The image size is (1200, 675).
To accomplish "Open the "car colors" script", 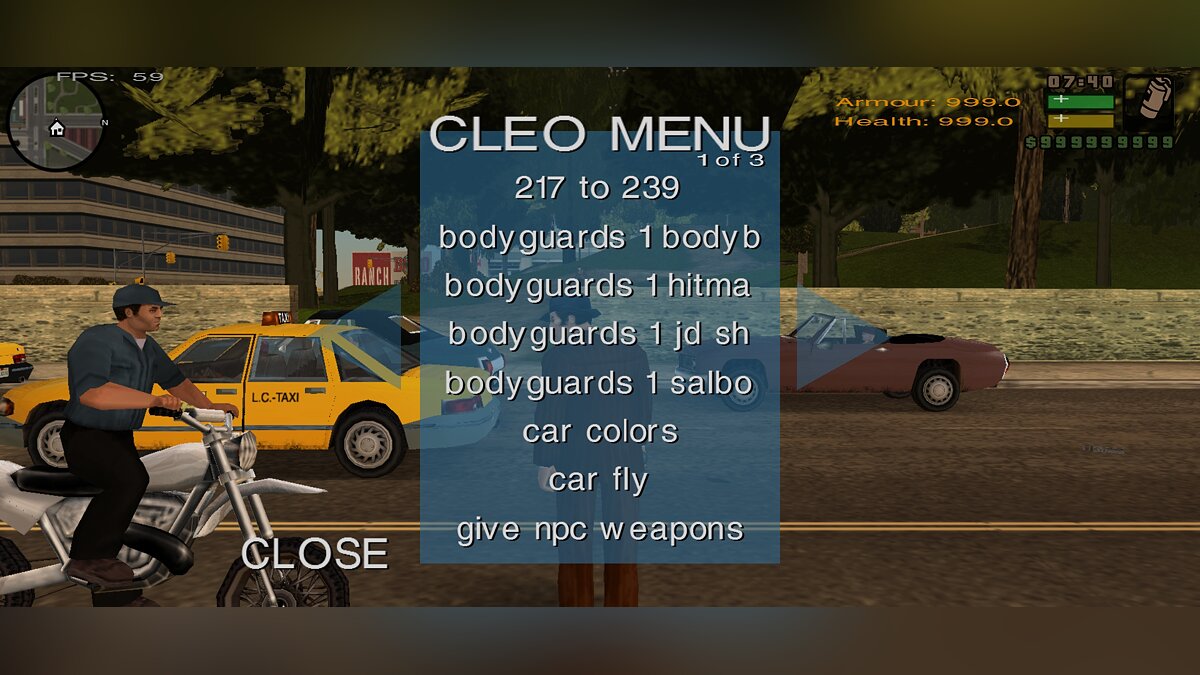I will tap(599, 432).
